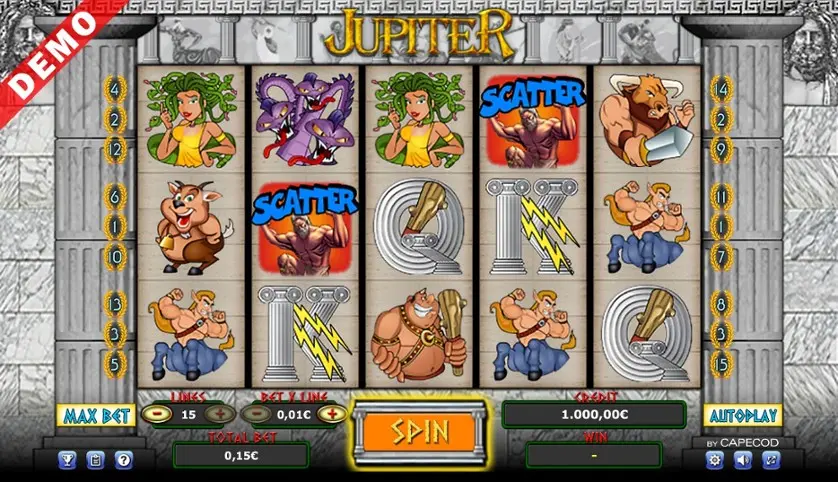
Task: Show help with the question mark icon
Action: point(124,460)
